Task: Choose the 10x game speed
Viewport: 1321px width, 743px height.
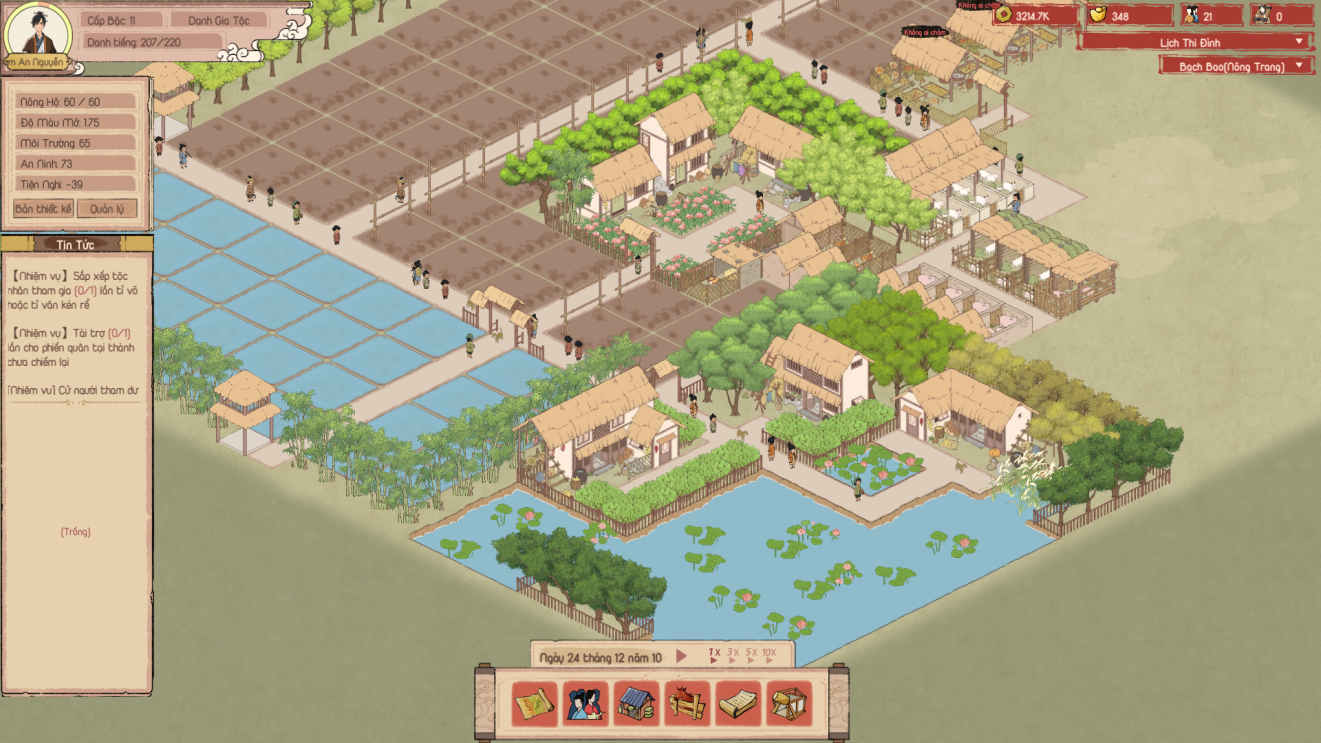Action: tap(768, 654)
